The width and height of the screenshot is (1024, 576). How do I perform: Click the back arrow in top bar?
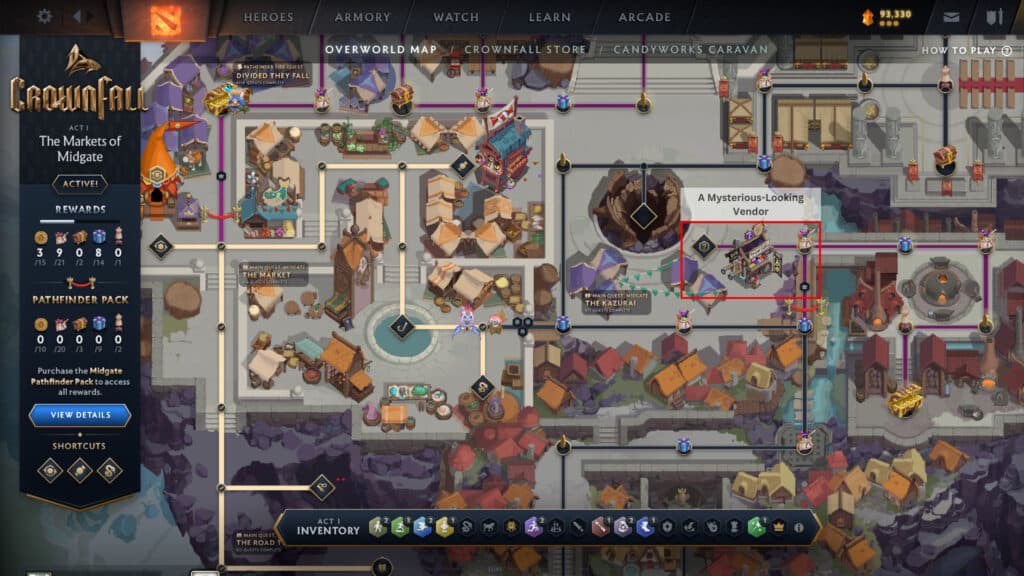78,17
